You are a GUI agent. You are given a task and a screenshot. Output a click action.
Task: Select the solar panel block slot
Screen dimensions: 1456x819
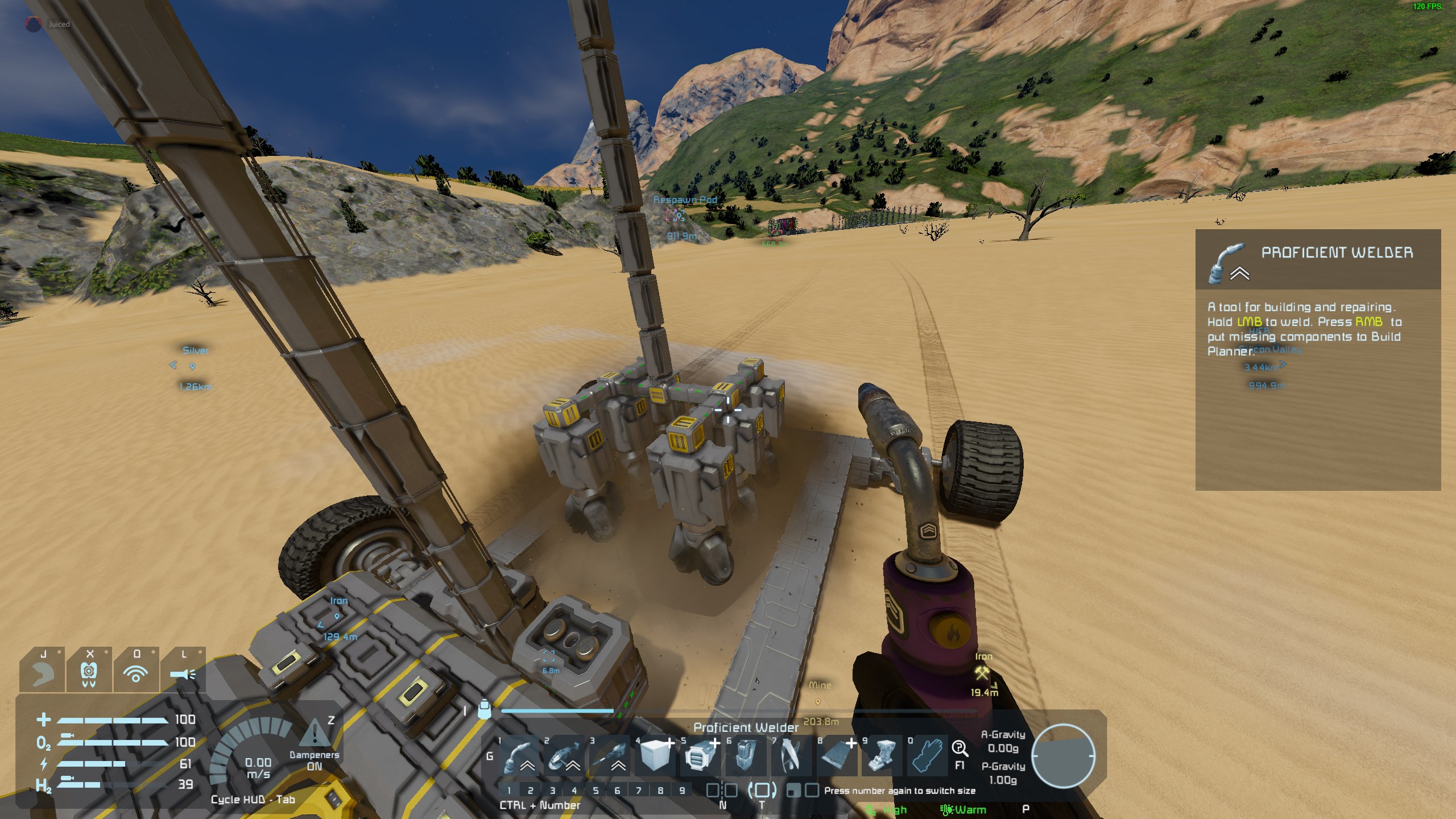click(x=836, y=756)
